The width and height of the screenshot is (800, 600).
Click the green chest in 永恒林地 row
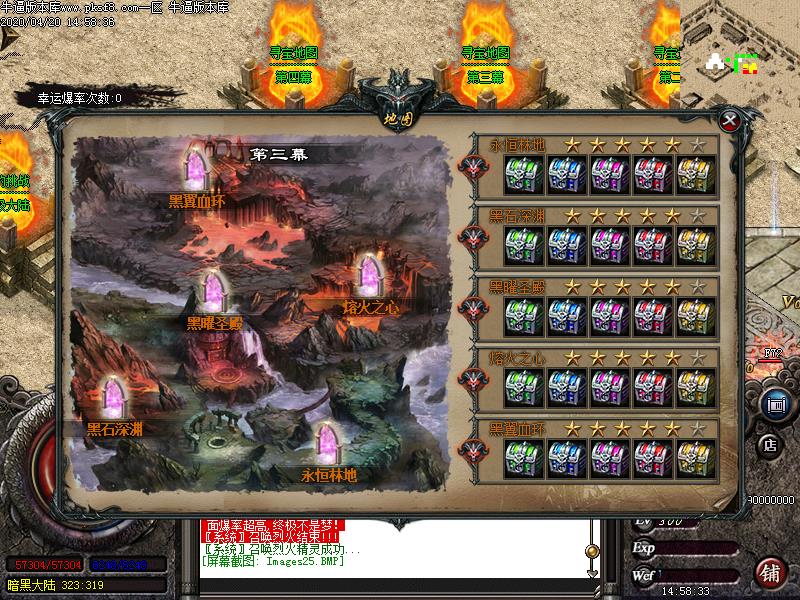[x=523, y=174]
